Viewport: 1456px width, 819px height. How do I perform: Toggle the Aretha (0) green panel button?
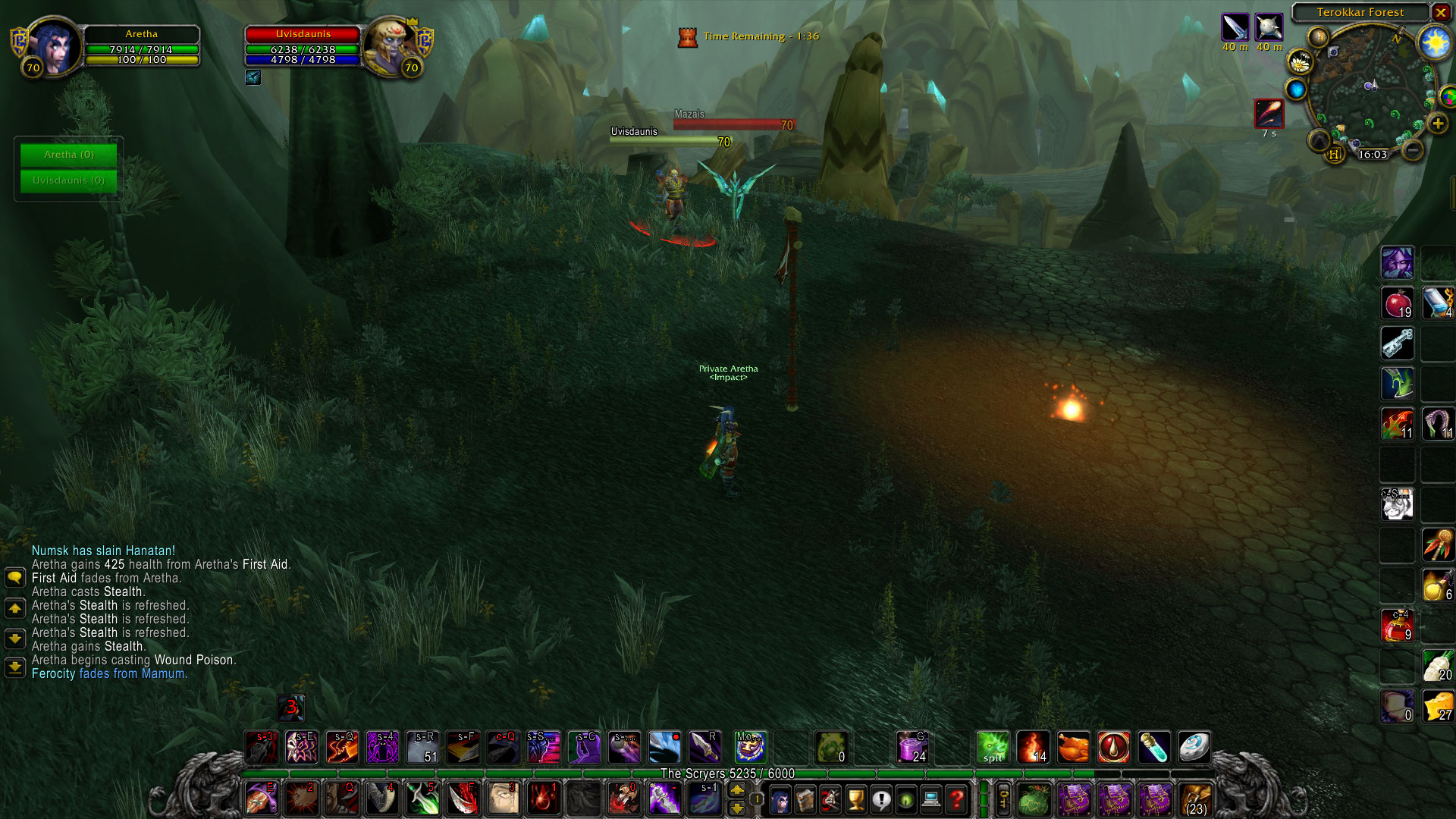point(68,154)
